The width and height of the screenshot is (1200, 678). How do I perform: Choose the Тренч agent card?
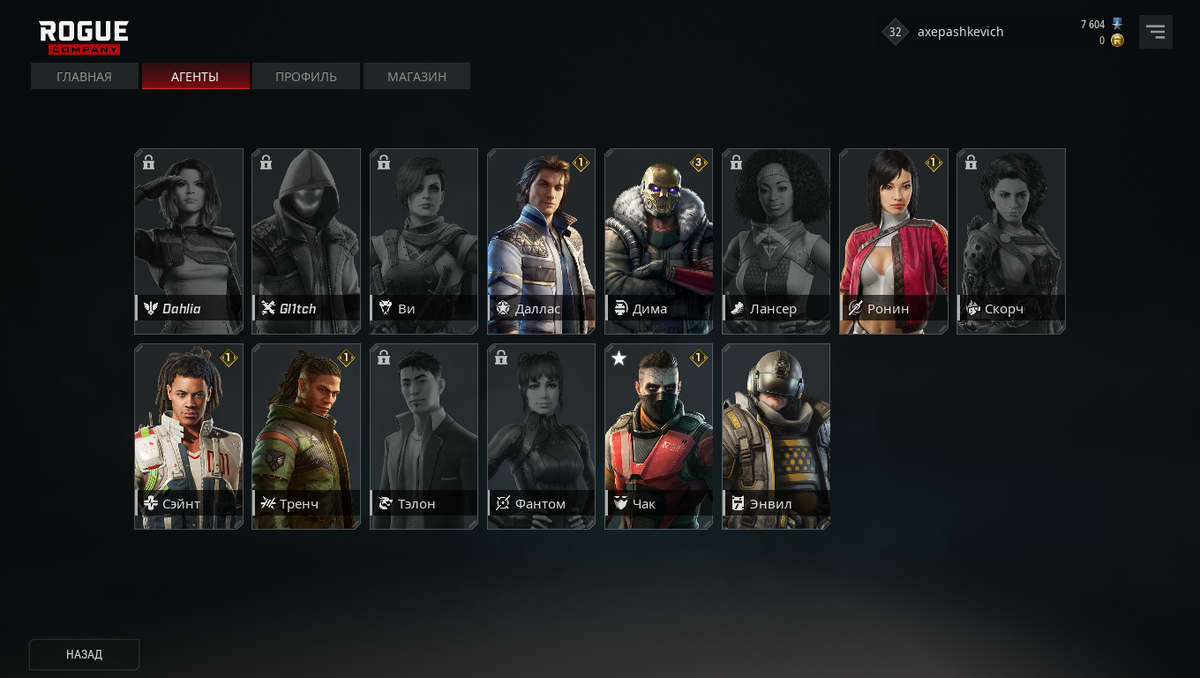306,436
